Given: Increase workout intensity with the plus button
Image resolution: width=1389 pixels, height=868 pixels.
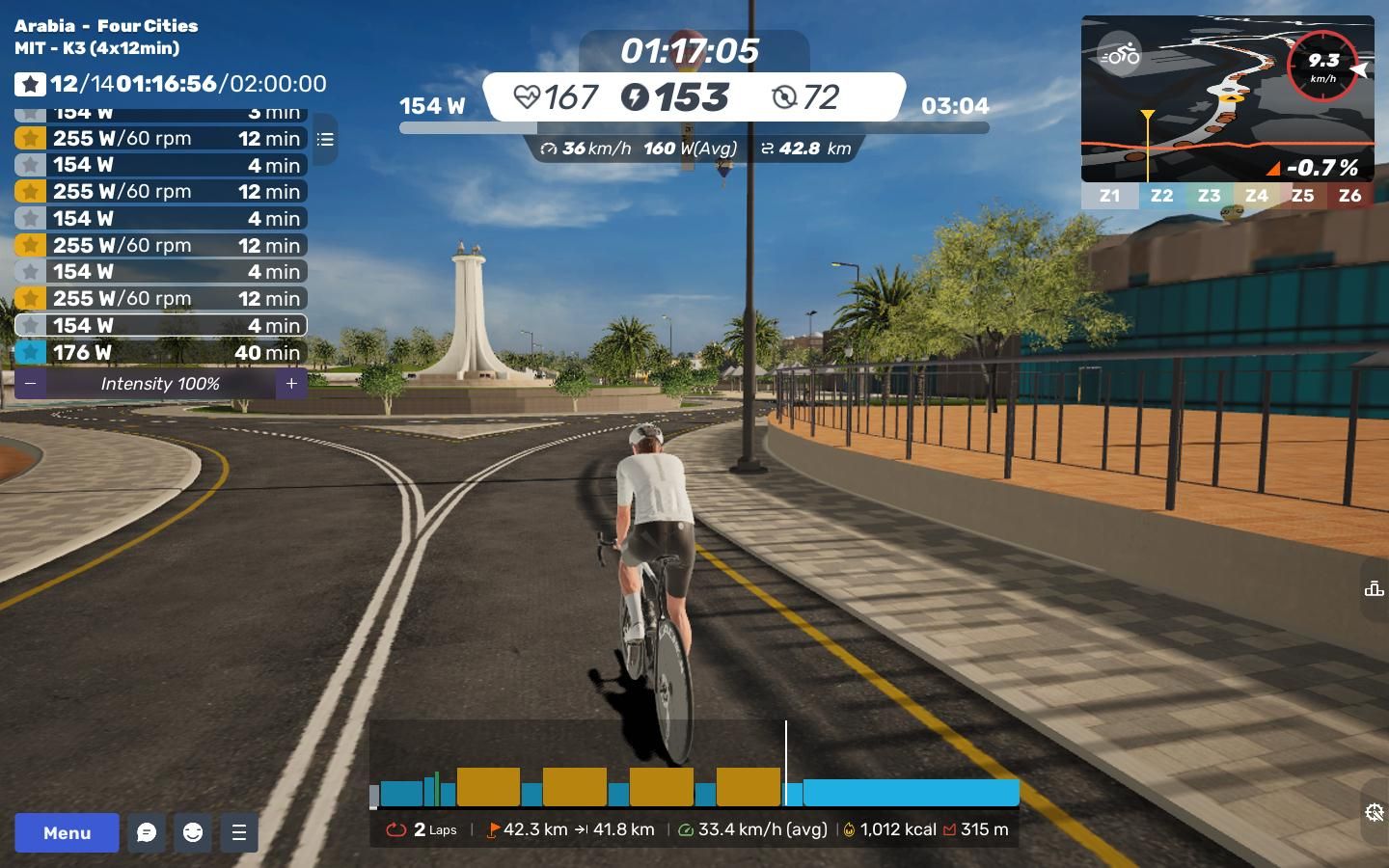Looking at the screenshot, I should (x=291, y=384).
